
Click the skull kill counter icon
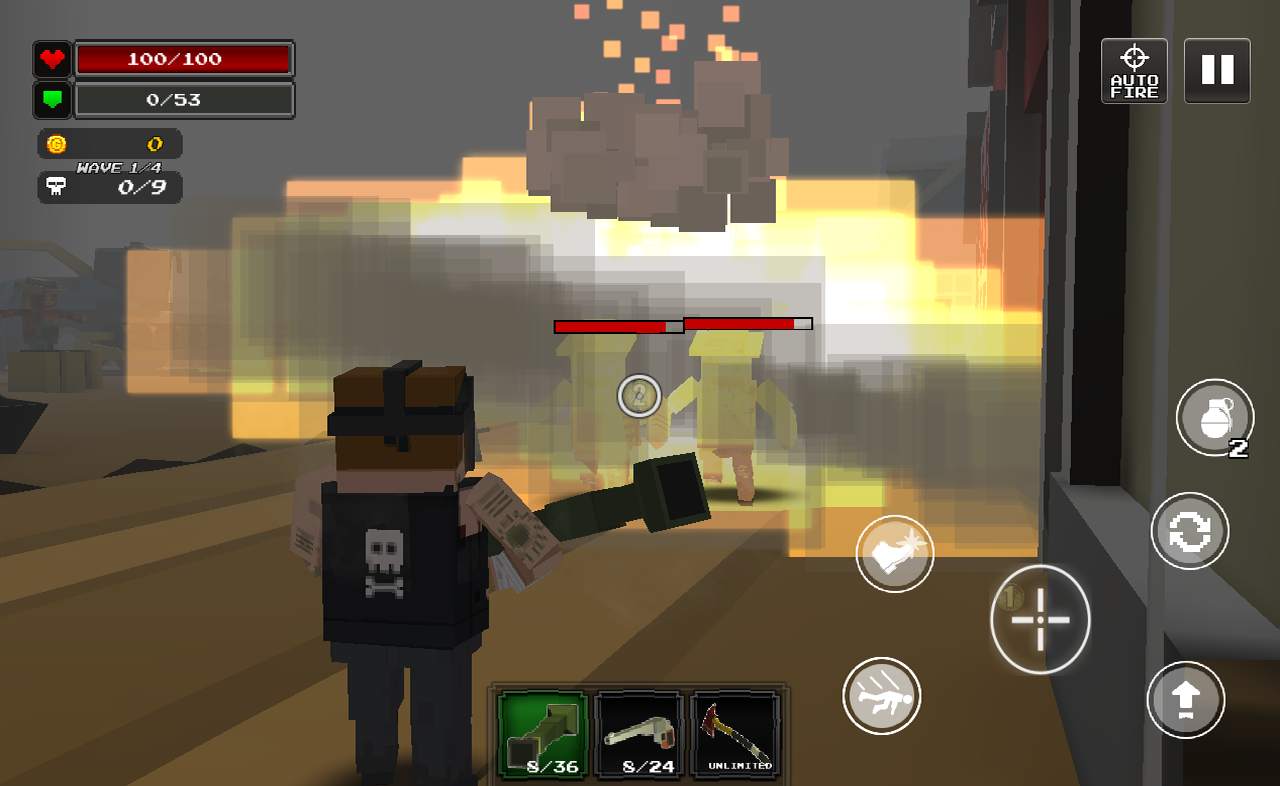(x=55, y=187)
